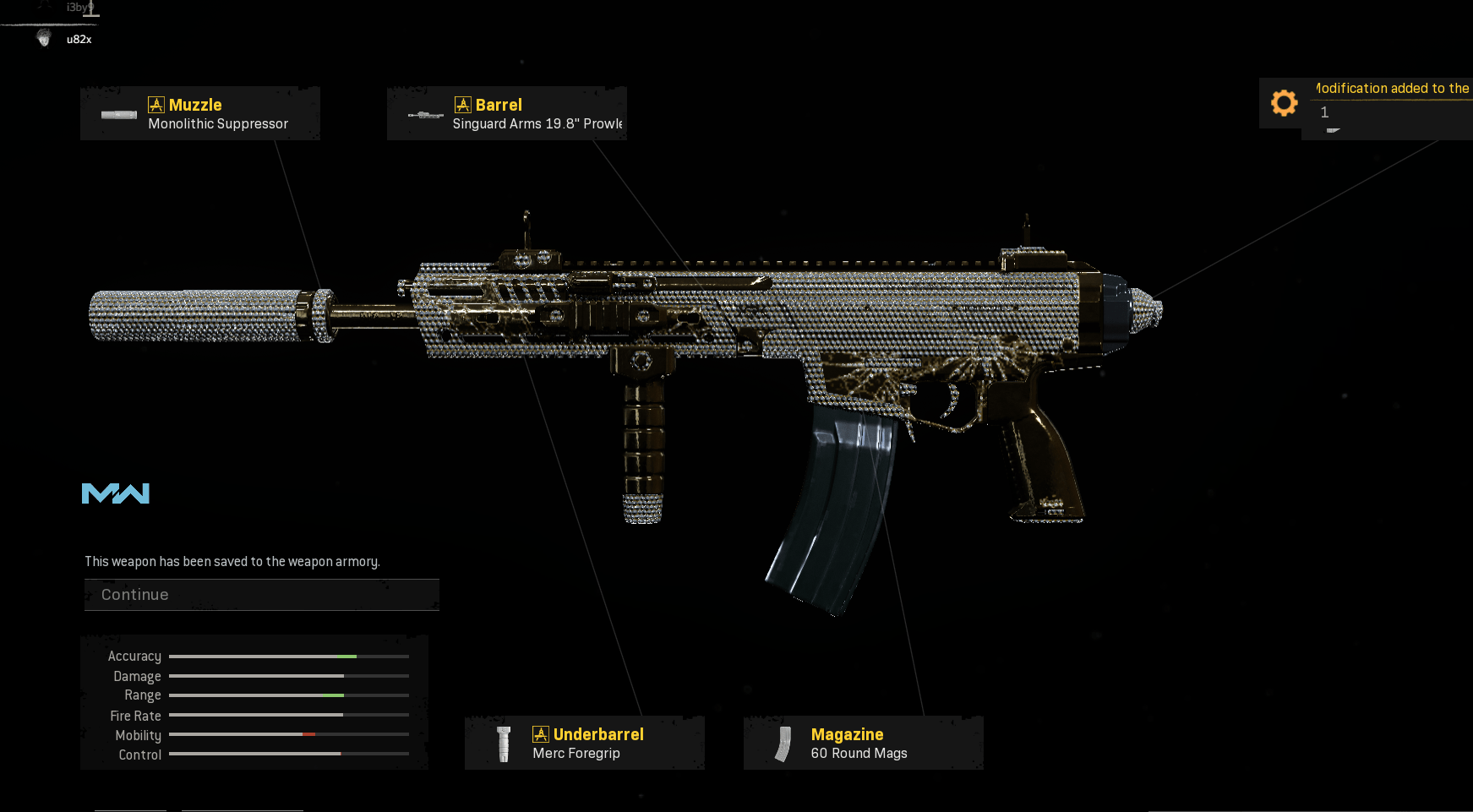Click the orange gear modification notification
Screen dimensions: 1473x812
point(1284,103)
